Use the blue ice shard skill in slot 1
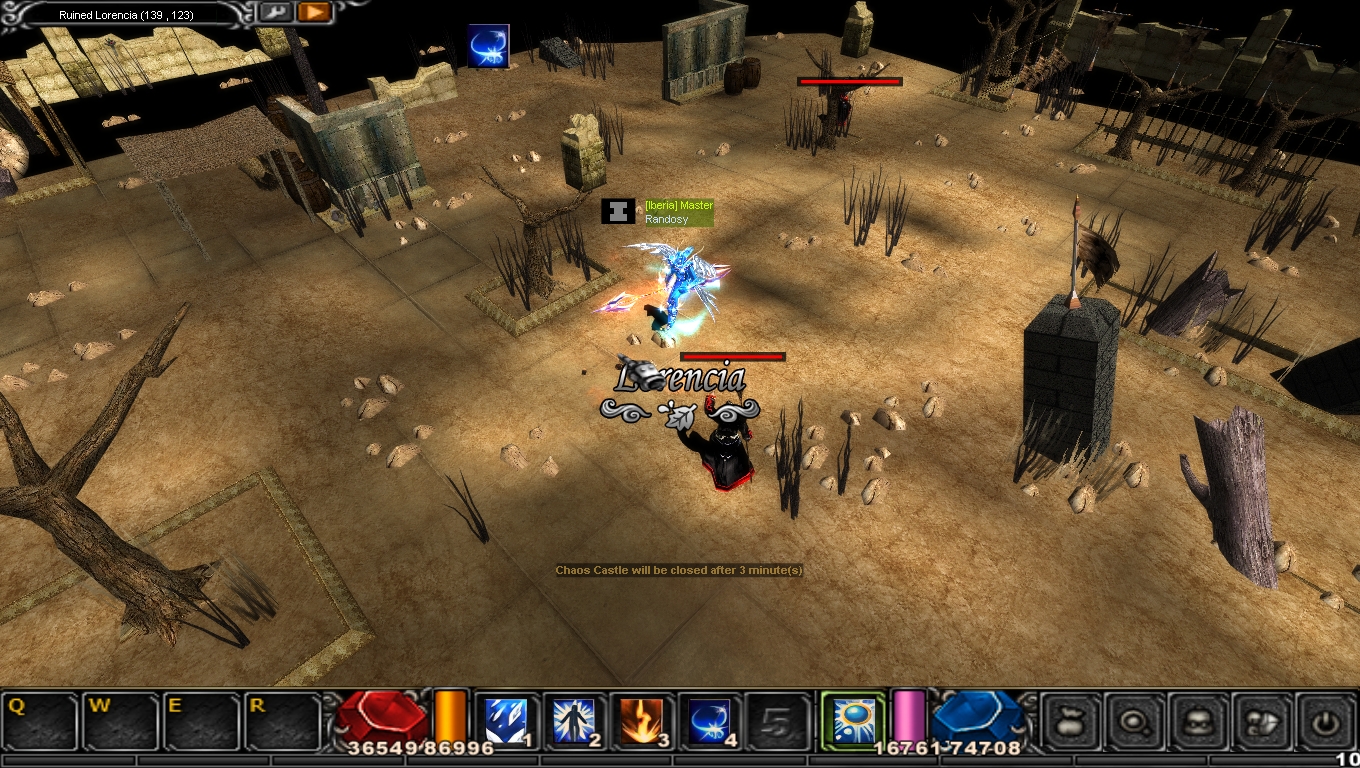Screen dimensions: 1360x768 coord(506,721)
